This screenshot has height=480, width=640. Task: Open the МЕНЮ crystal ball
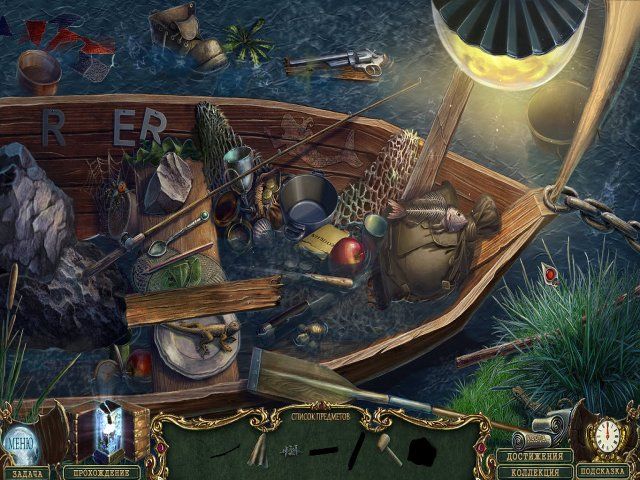coord(22,438)
